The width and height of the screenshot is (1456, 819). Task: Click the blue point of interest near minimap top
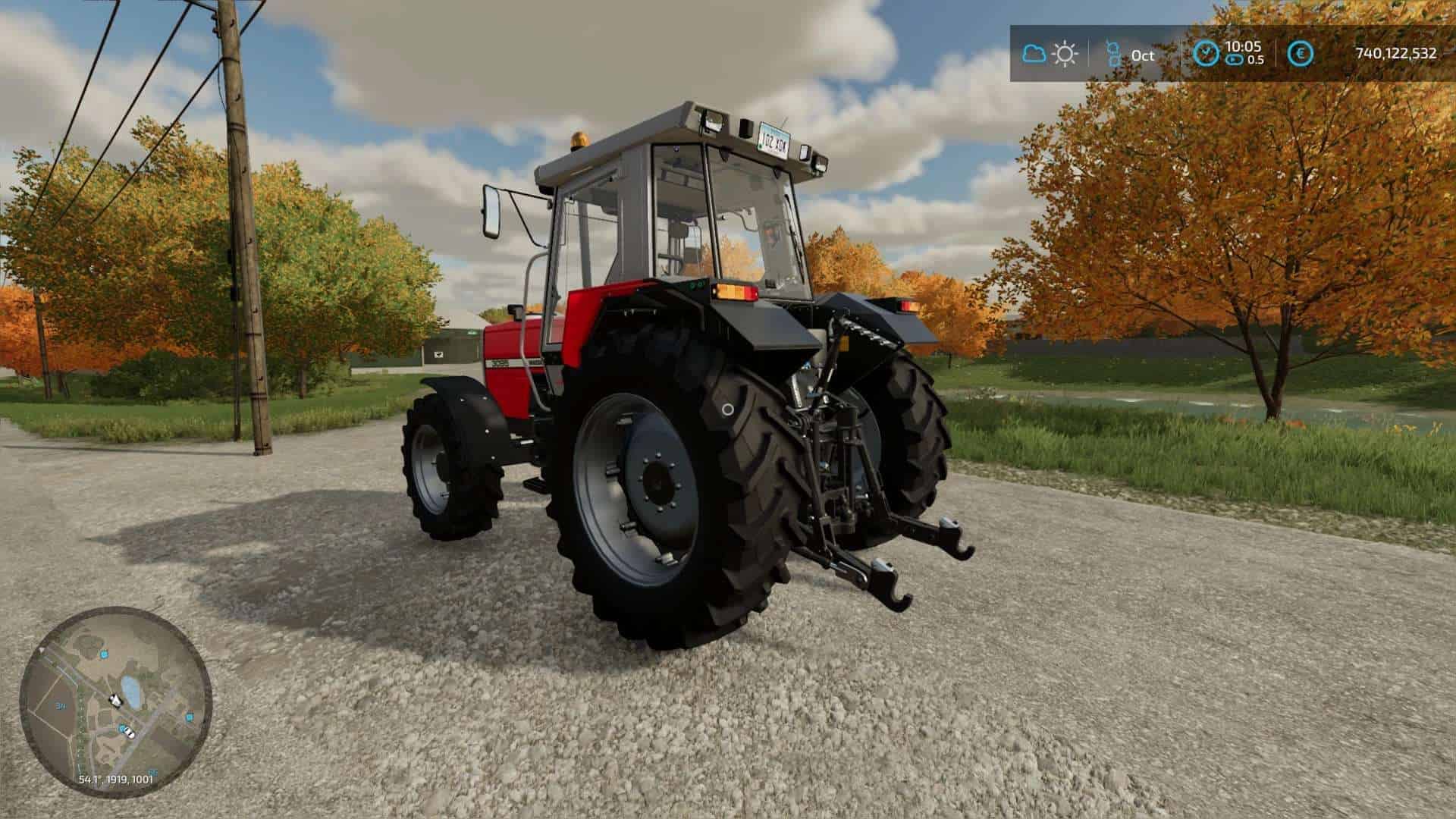[103, 654]
